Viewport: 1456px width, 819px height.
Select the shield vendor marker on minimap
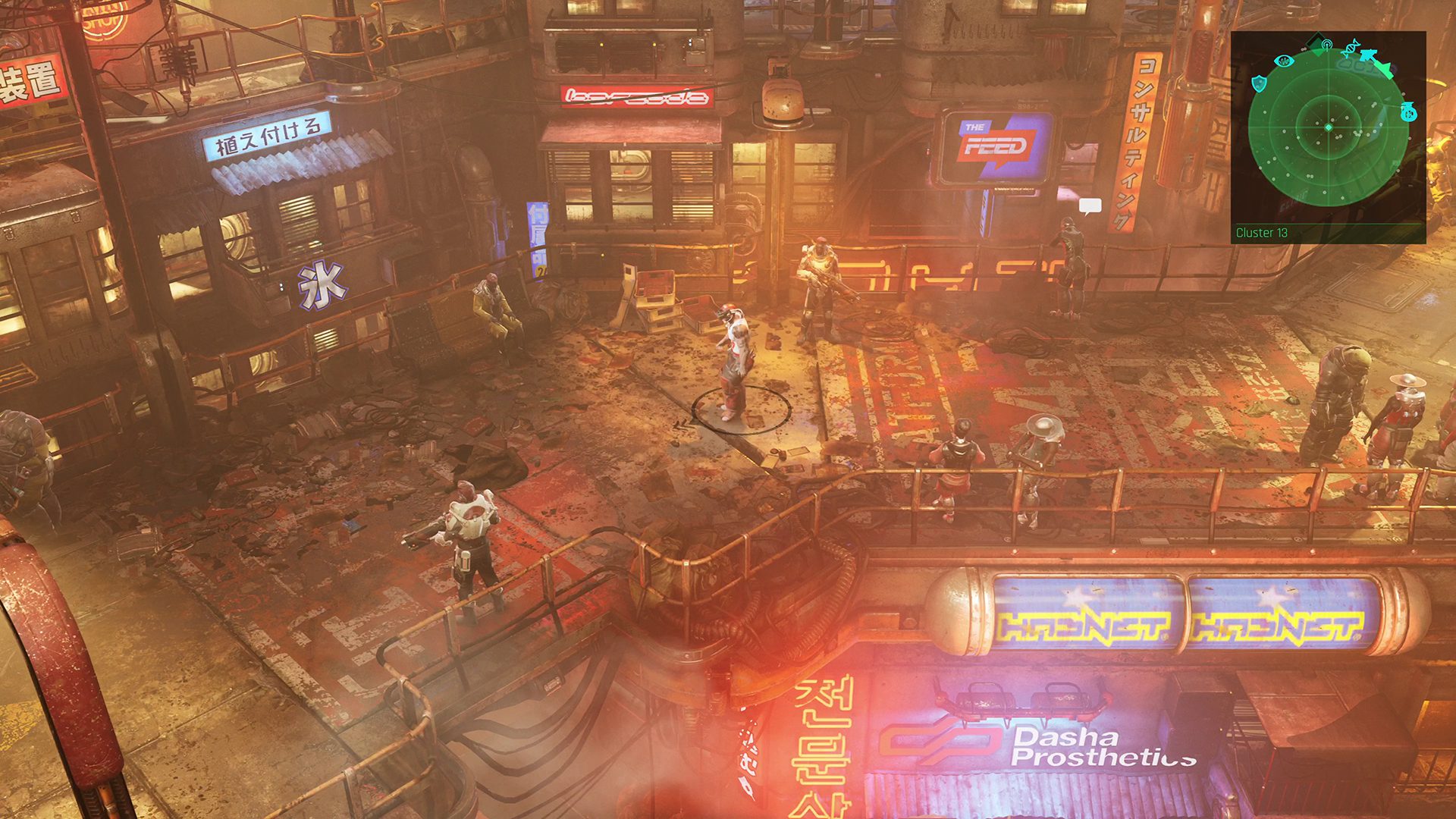tap(1260, 83)
